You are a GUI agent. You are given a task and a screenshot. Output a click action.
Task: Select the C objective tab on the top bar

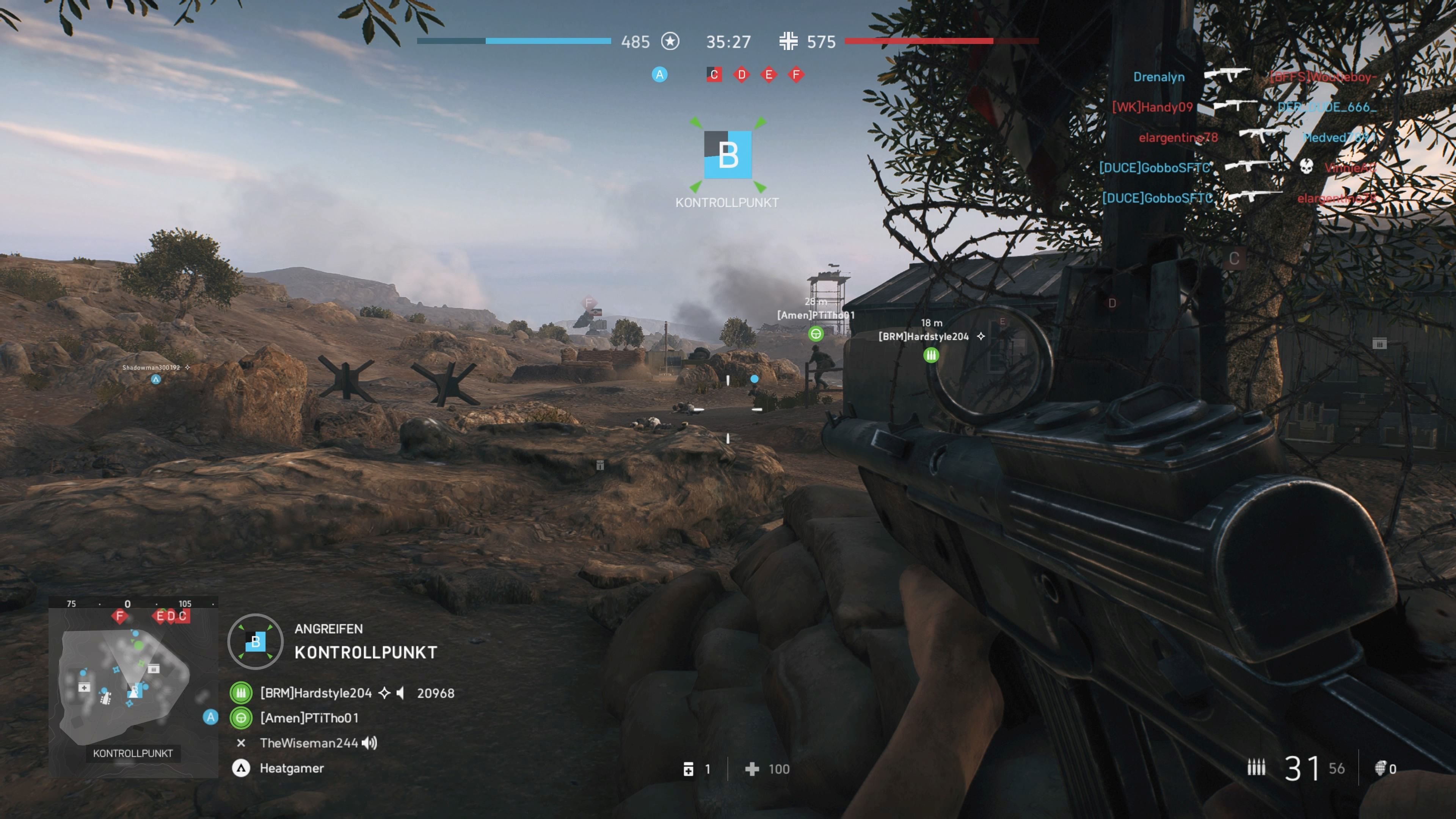pos(714,74)
